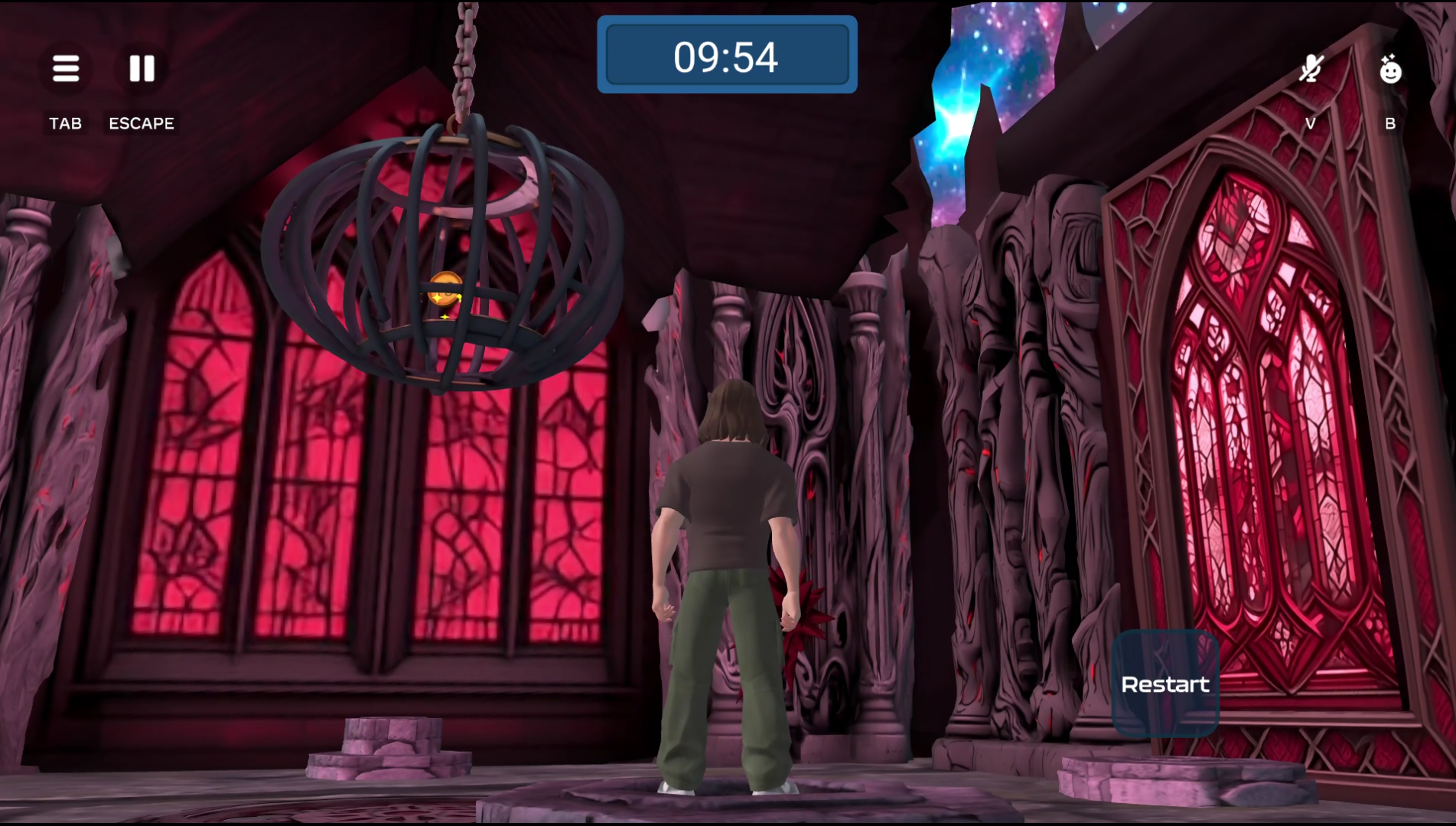Pause the game
Image resolution: width=1456 pixels, height=826 pixels.
[x=142, y=69]
